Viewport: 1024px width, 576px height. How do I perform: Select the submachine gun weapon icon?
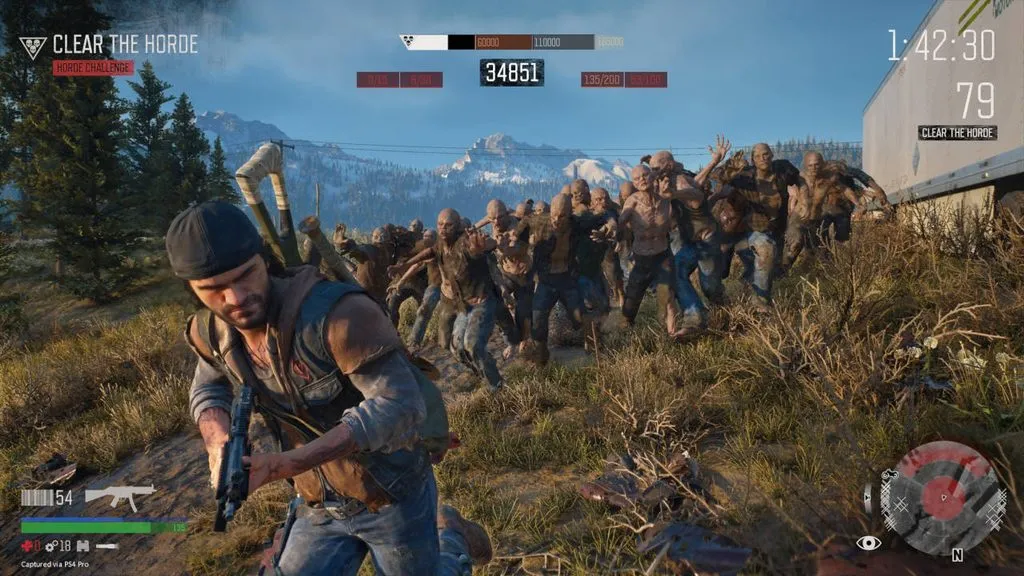pyautogui.click(x=120, y=496)
